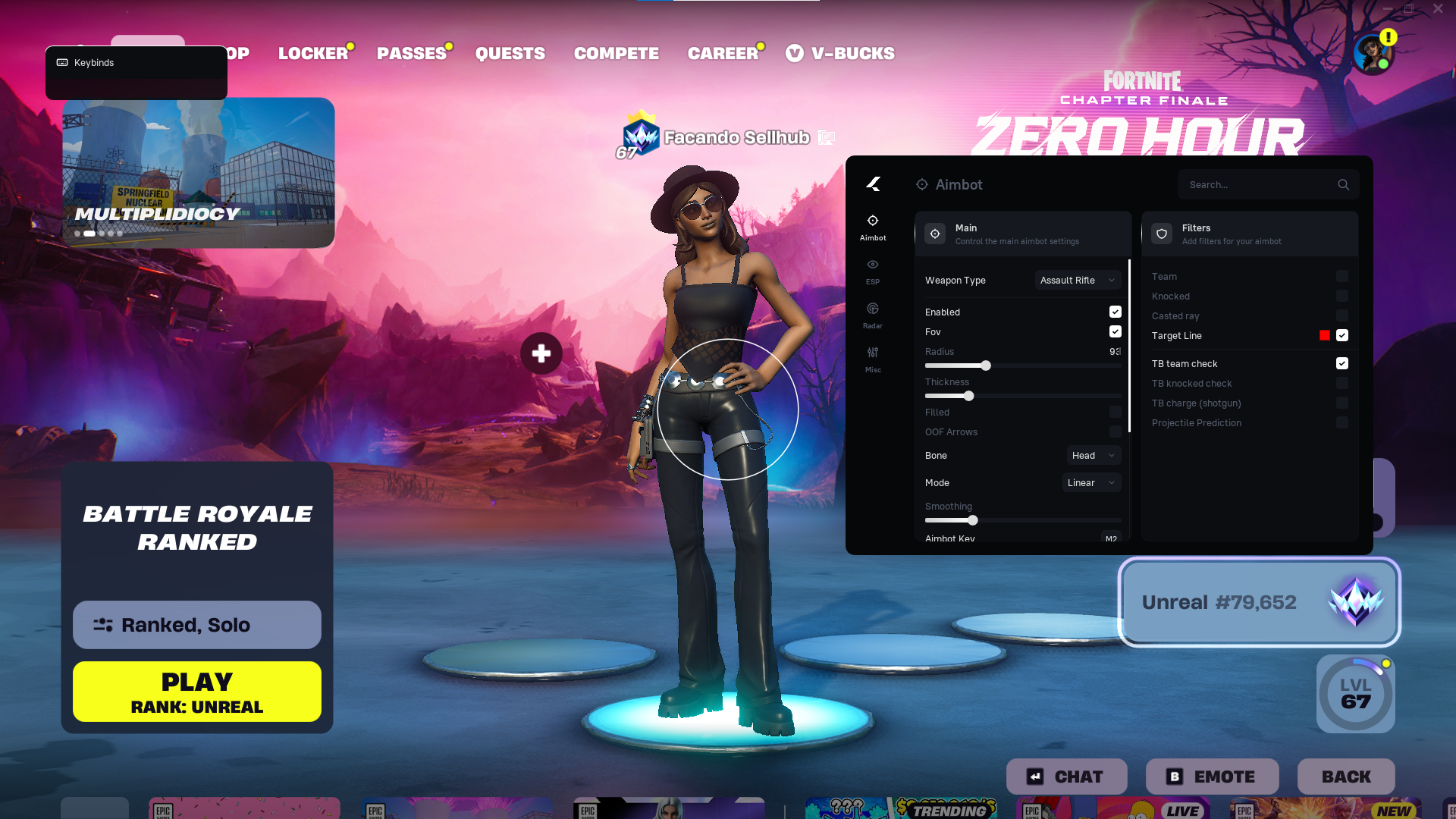View the level 67 progress badge
The image size is (1456, 819).
coord(1355,694)
